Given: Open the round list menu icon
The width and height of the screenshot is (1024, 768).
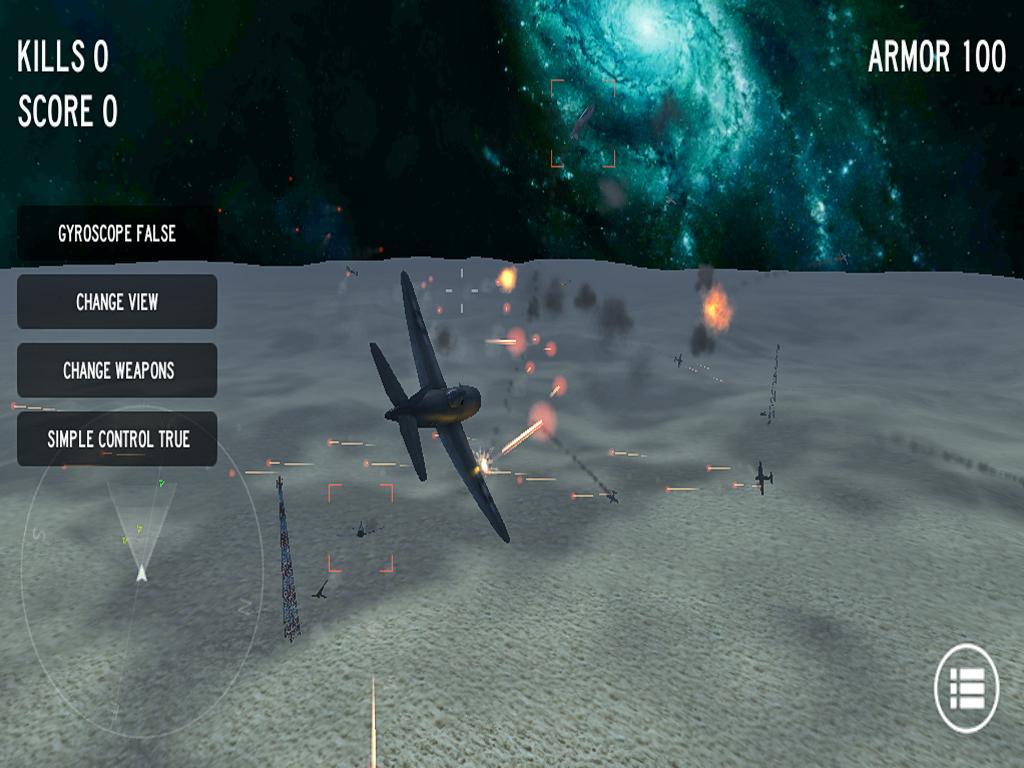Looking at the screenshot, I should [x=966, y=689].
